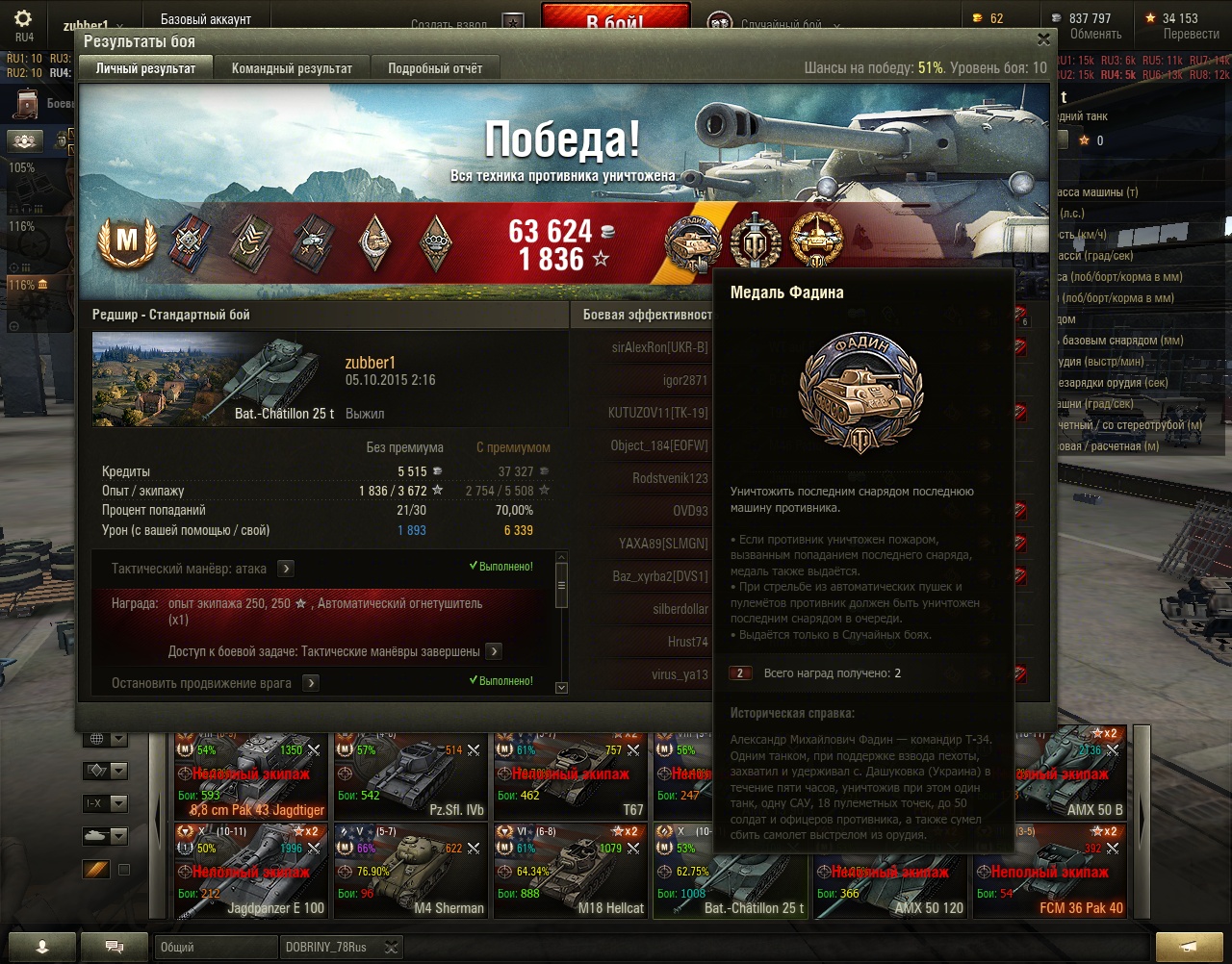Expand the Тактический манёвр: атака mission
The height and width of the screenshot is (964, 1232).
coord(286,569)
